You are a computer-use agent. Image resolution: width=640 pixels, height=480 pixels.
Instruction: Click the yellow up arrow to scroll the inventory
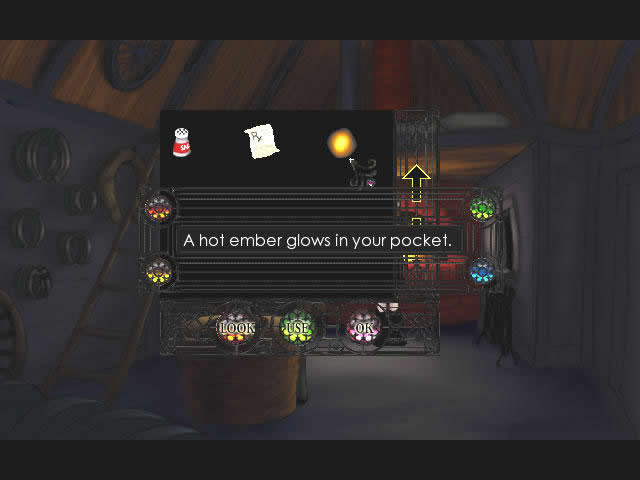tap(416, 180)
